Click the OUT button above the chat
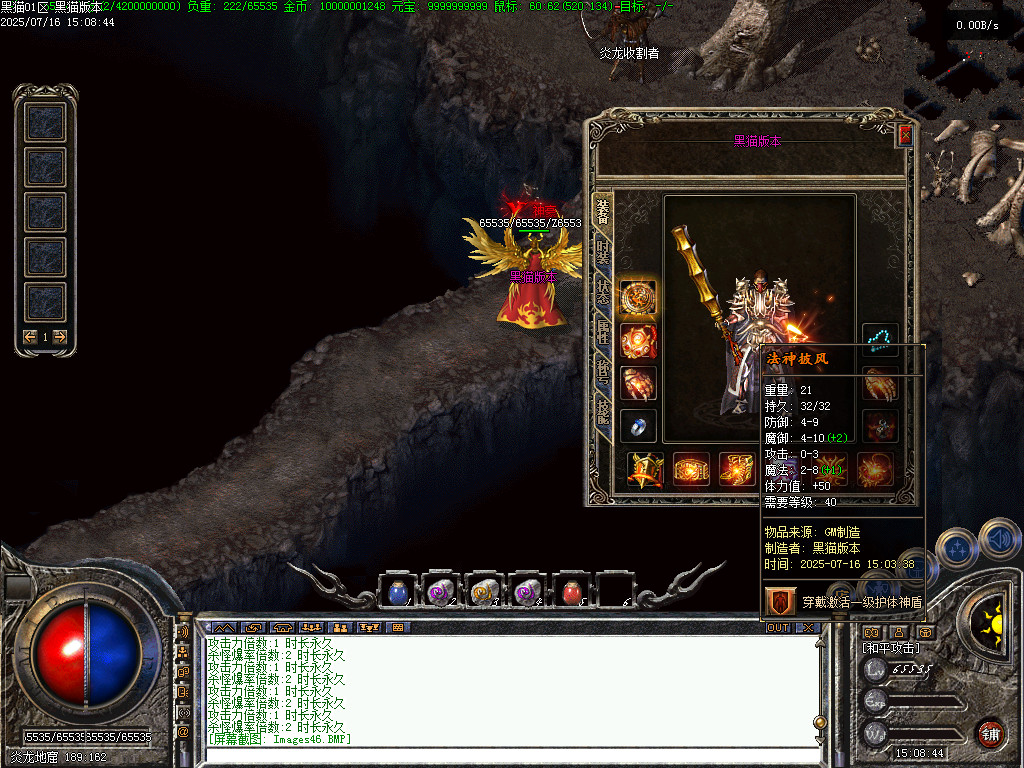Viewport: 1024px width, 768px height. (x=777, y=627)
